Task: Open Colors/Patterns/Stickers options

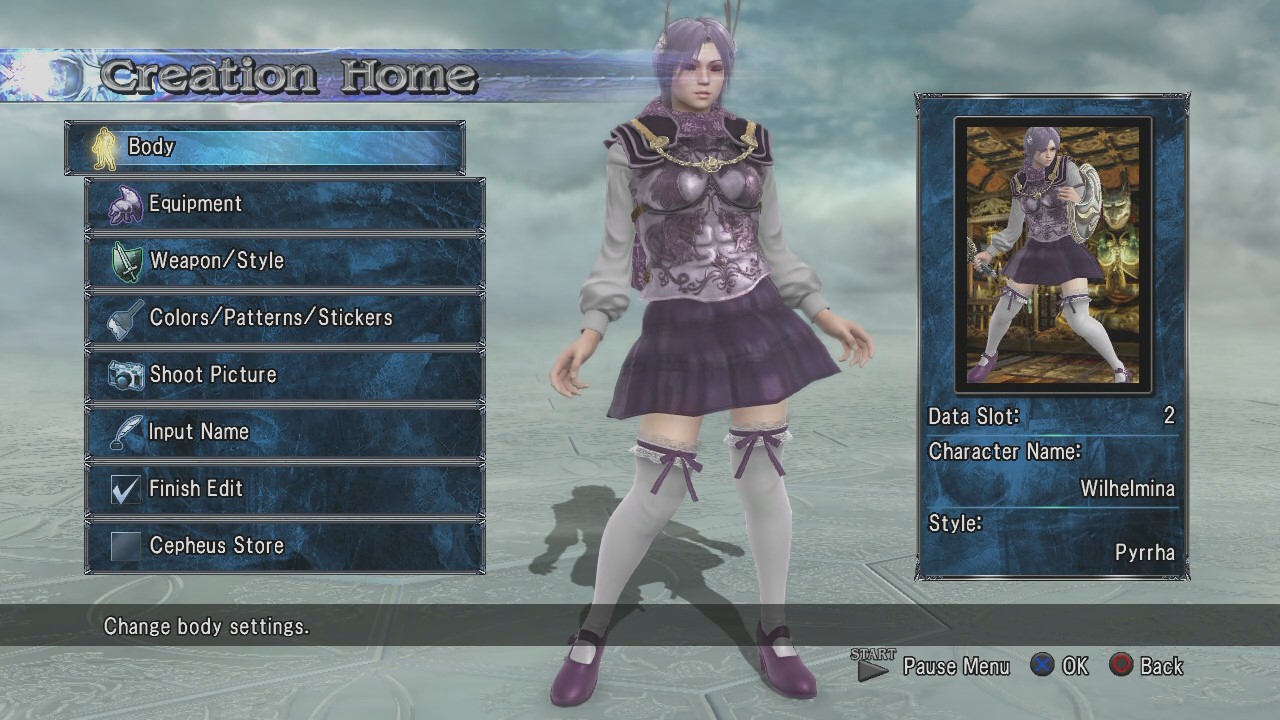Action: (x=285, y=318)
